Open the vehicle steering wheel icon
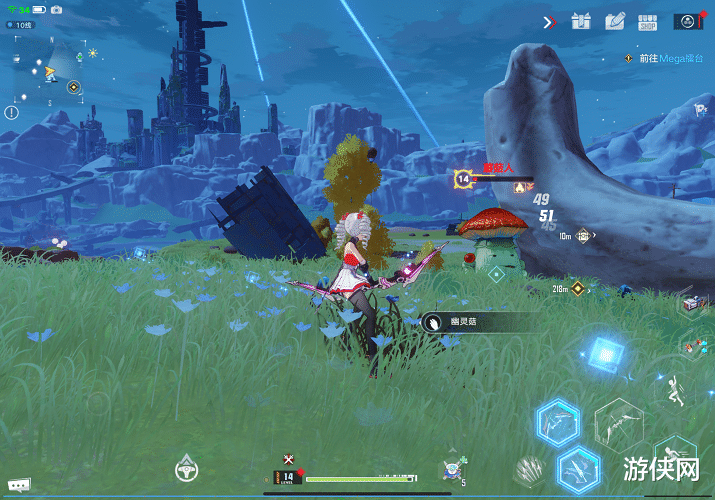715x500 pixels. [186, 467]
